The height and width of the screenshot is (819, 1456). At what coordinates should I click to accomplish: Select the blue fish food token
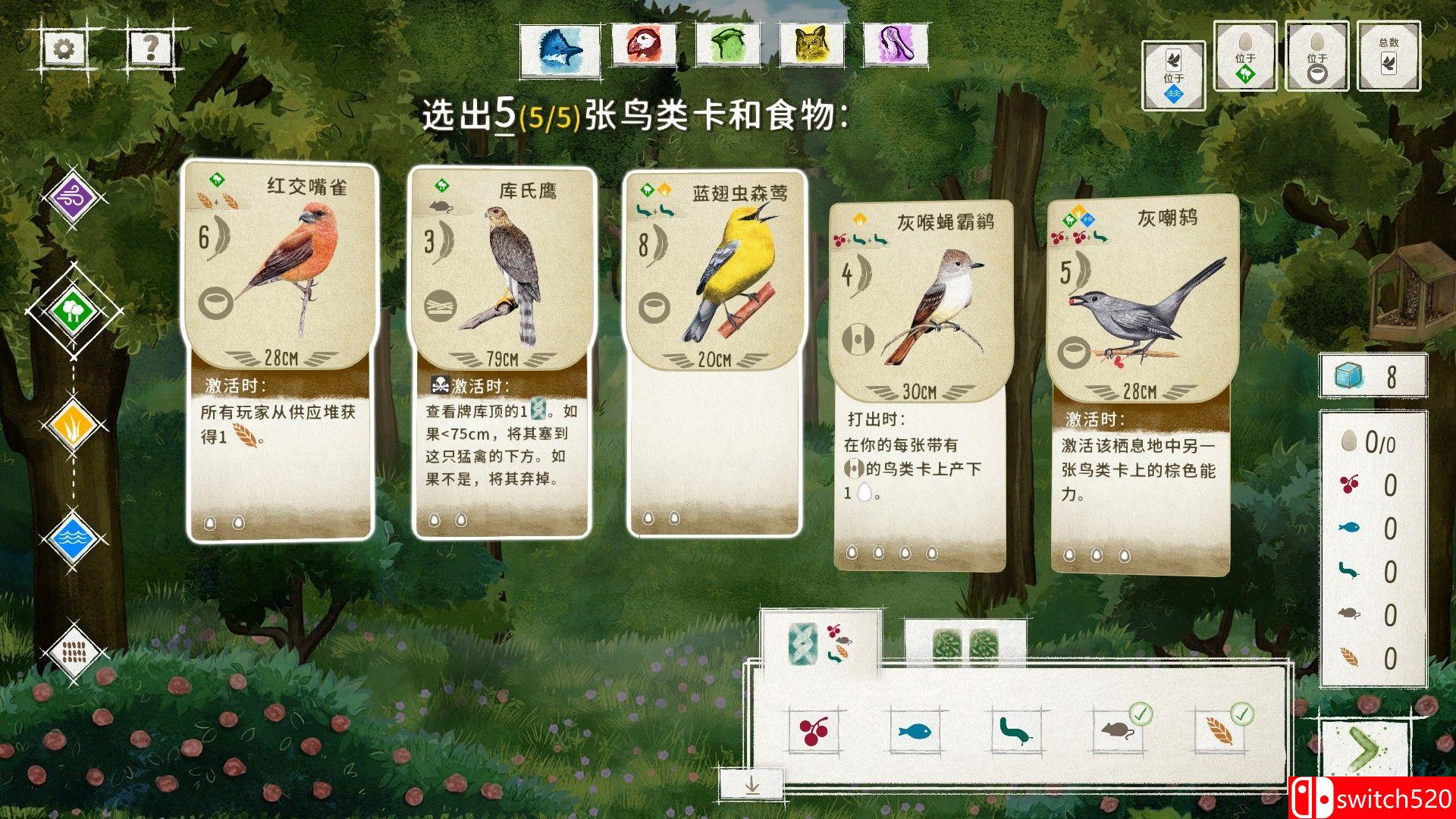pos(914,731)
